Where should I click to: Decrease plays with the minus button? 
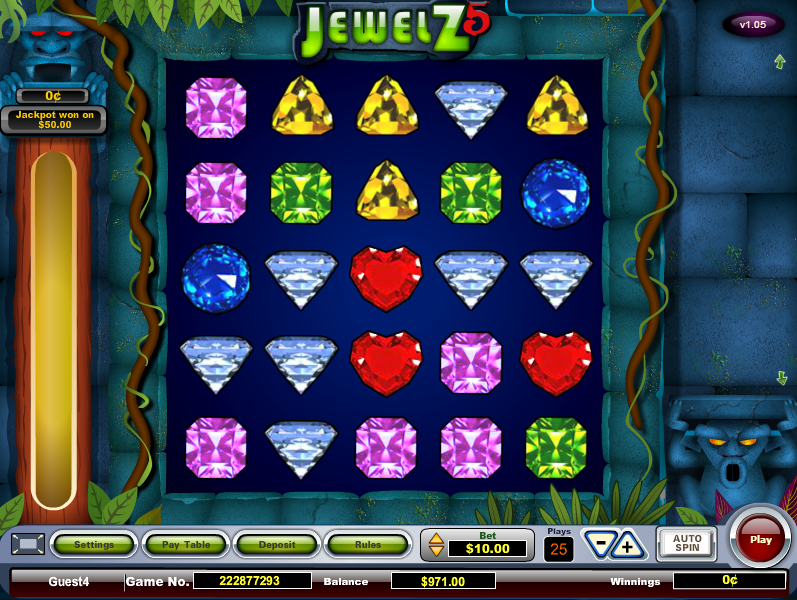600,546
